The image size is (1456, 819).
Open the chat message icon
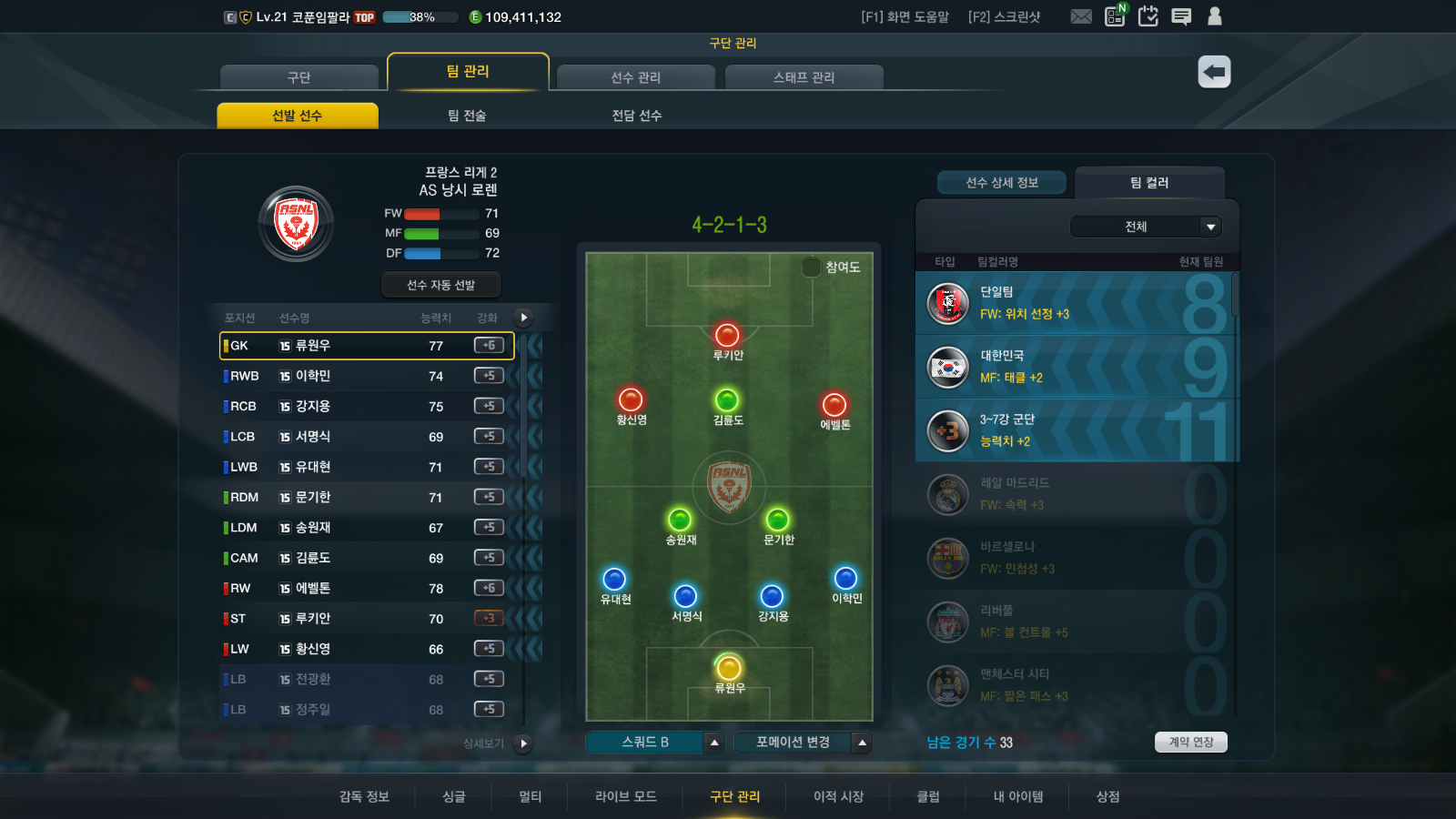click(1182, 15)
